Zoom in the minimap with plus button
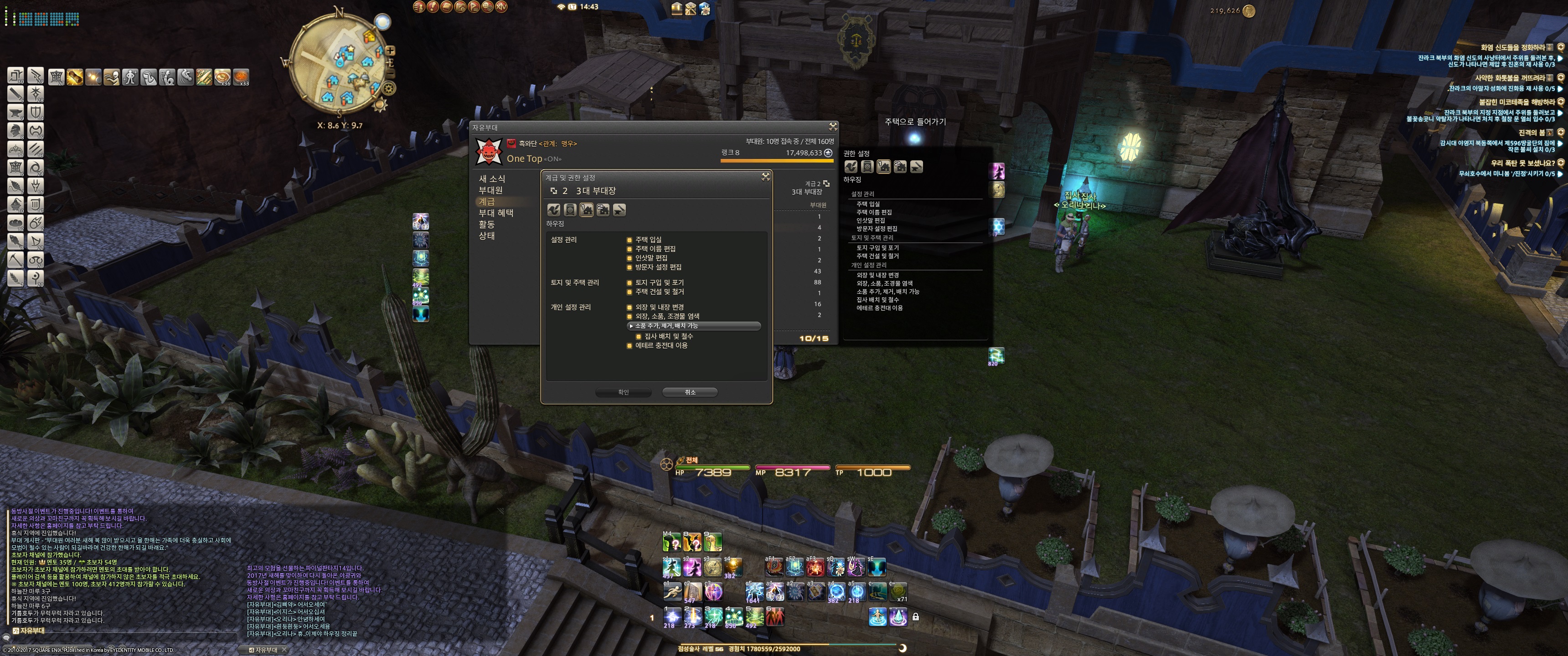Image resolution: width=1568 pixels, height=656 pixels. 390,51
